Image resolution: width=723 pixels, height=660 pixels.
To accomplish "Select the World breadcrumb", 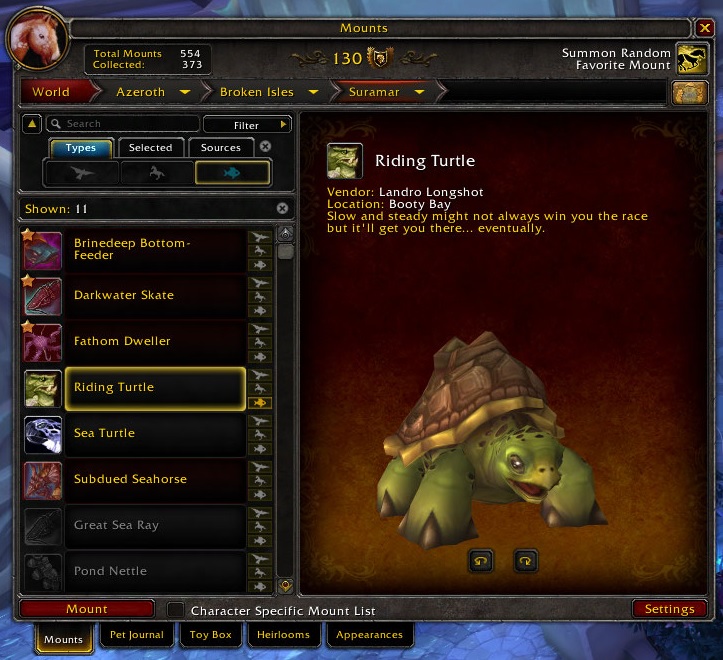I will point(51,92).
